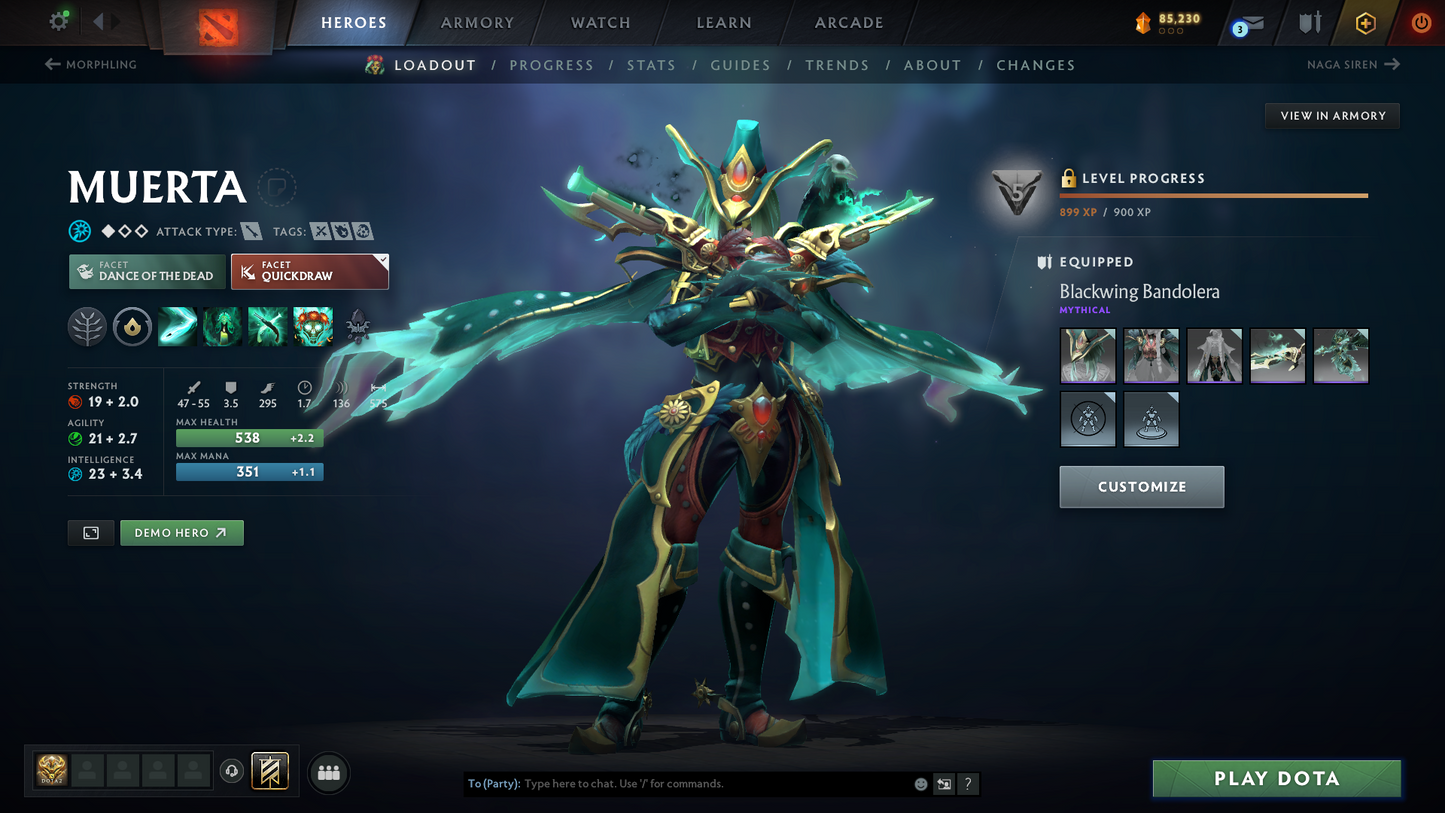Open the STATS section for Muerta
This screenshot has height=813, width=1445.
coord(652,64)
